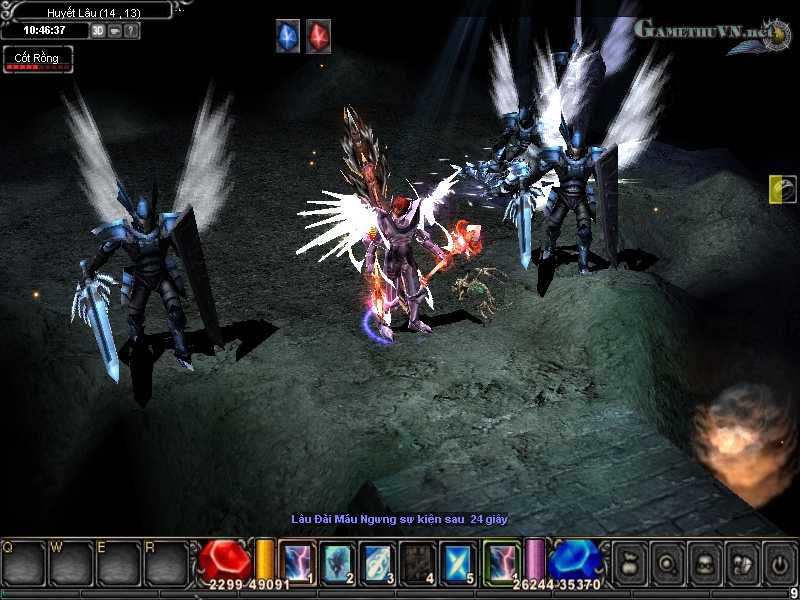Image resolution: width=800 pixels, height=600 pixels.
Task: Click the power button on menu bar
Action: [778, 563]
